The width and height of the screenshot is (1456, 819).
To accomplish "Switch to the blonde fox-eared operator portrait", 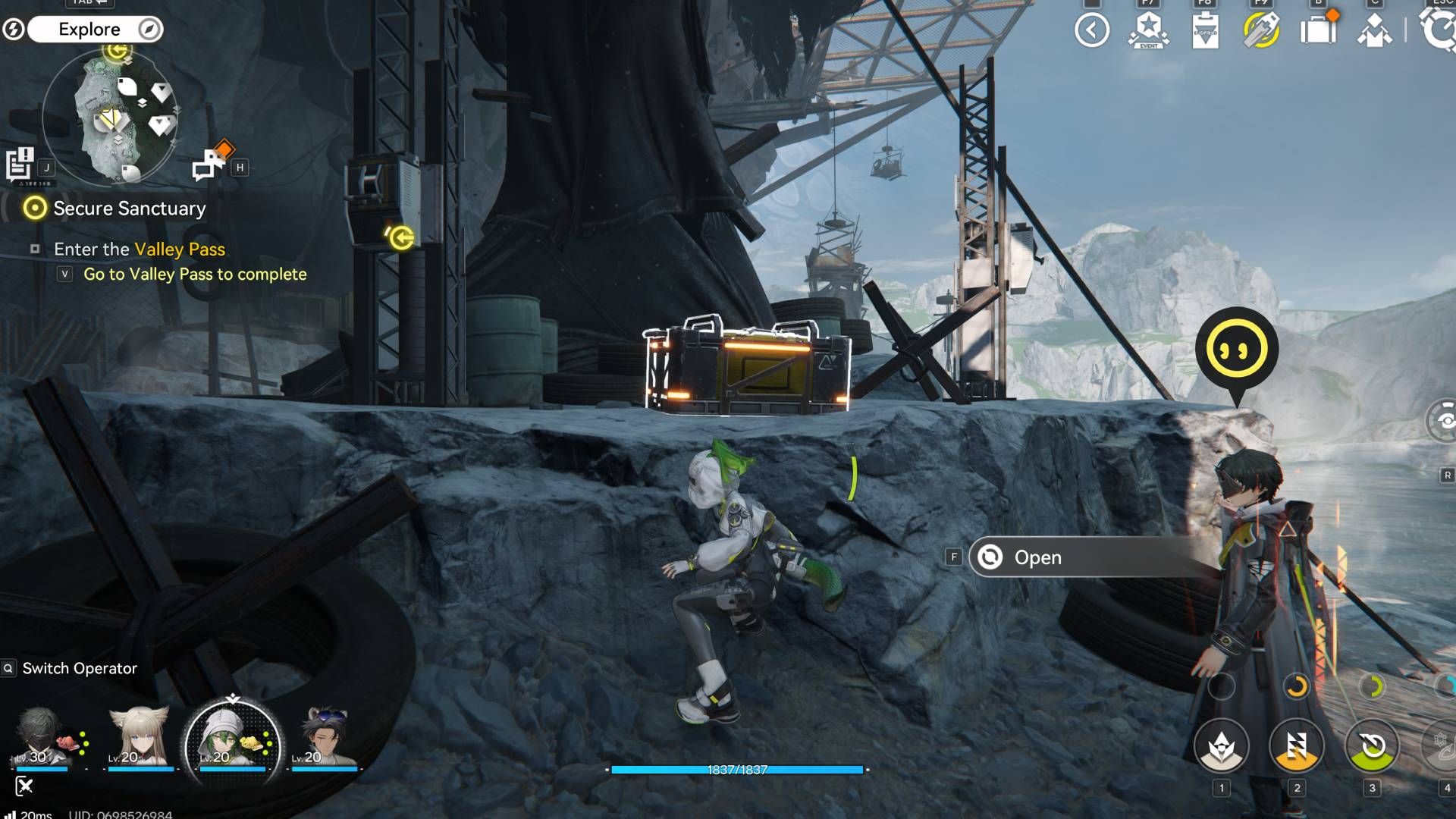I will pos(139,737).
